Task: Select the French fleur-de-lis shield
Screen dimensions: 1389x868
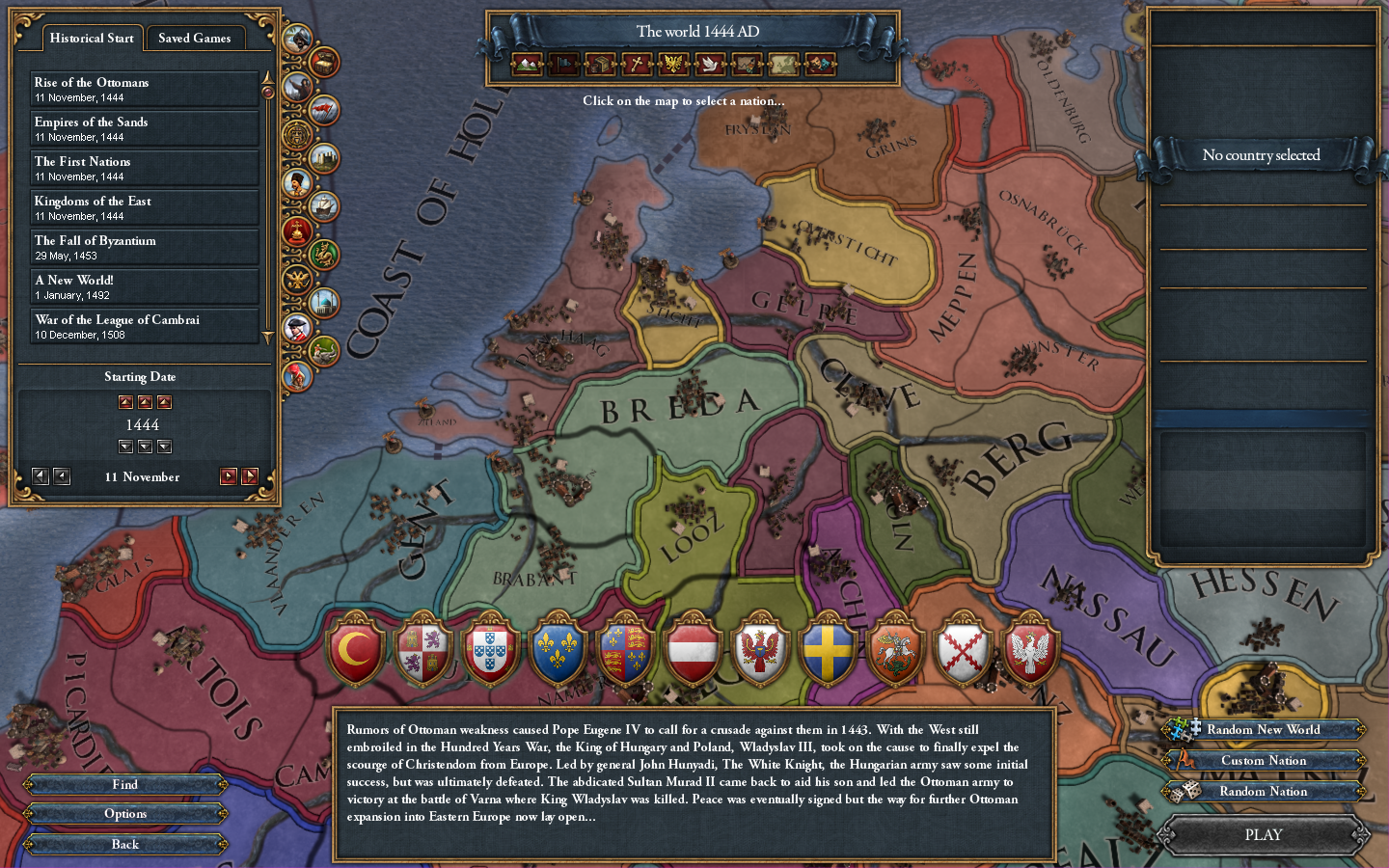Action: pos(558,651)
